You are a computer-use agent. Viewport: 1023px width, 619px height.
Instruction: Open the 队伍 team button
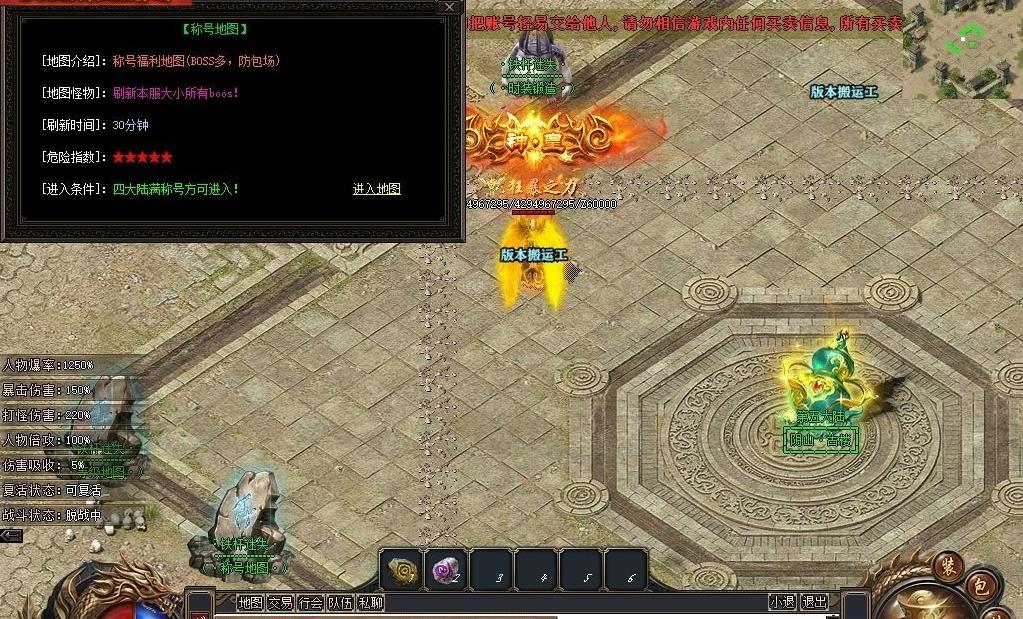tap(341, 602)
